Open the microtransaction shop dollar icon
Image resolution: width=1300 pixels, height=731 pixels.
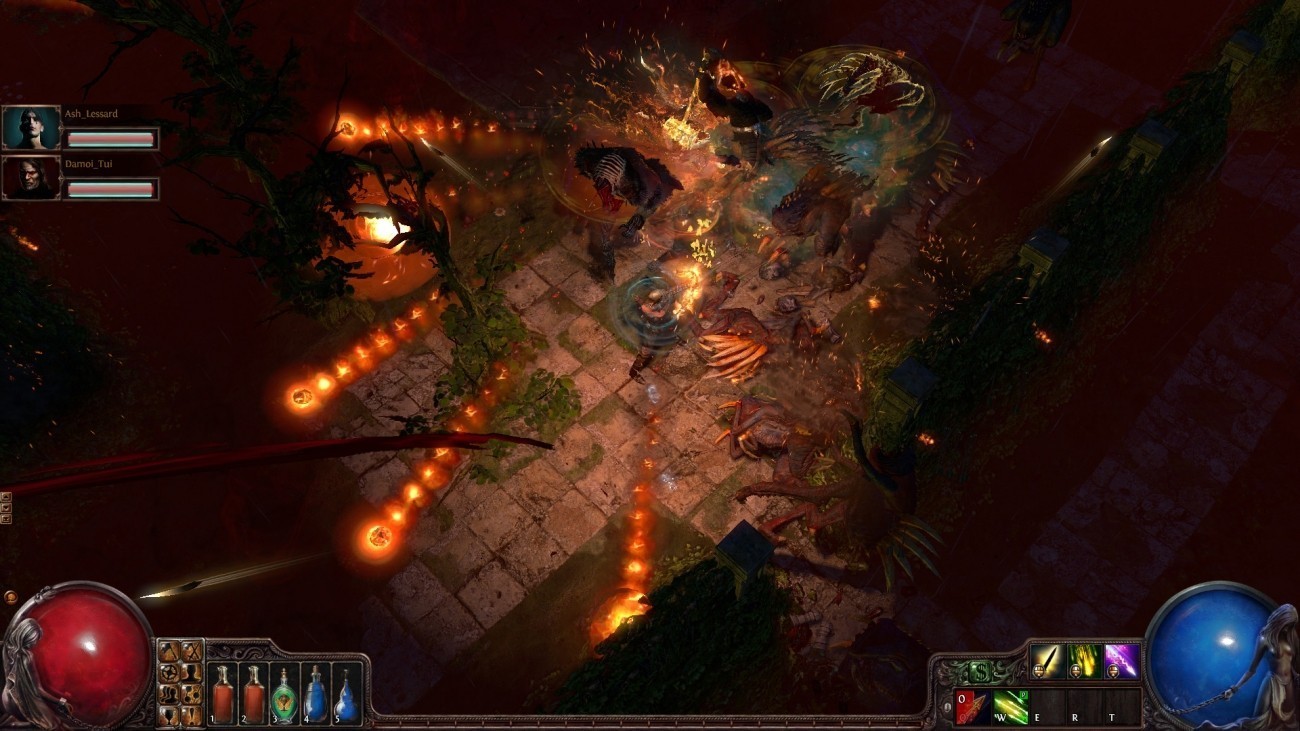(x=981, y=670)
